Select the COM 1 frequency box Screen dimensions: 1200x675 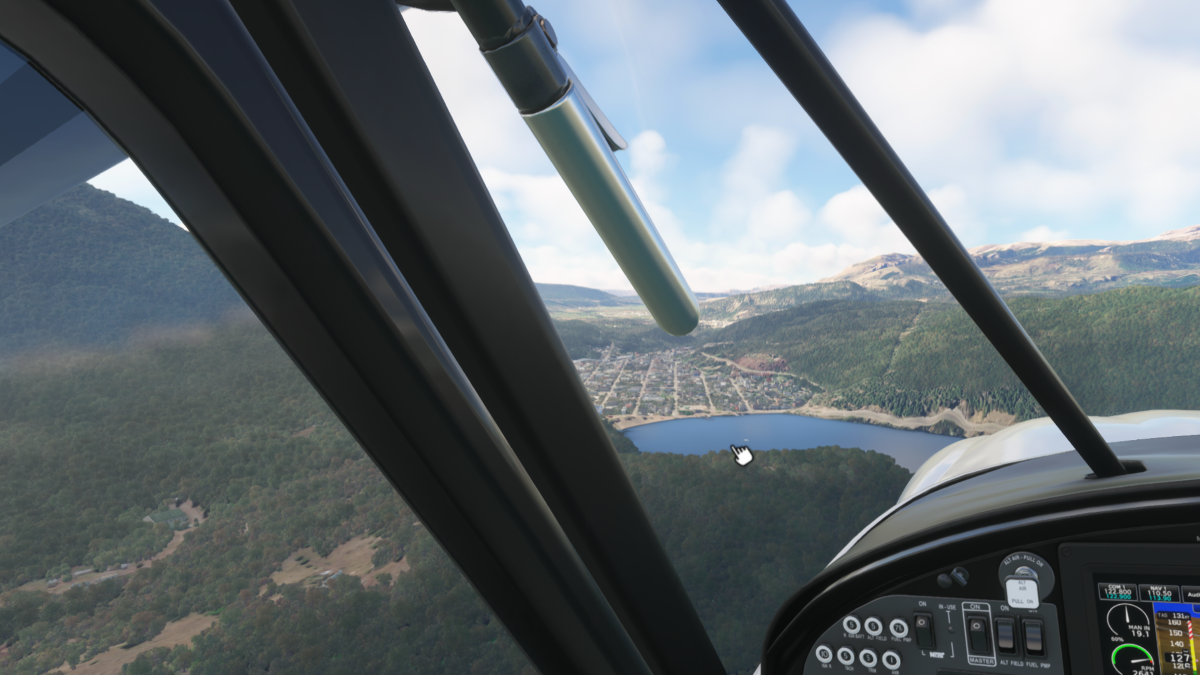[1116, 592]
